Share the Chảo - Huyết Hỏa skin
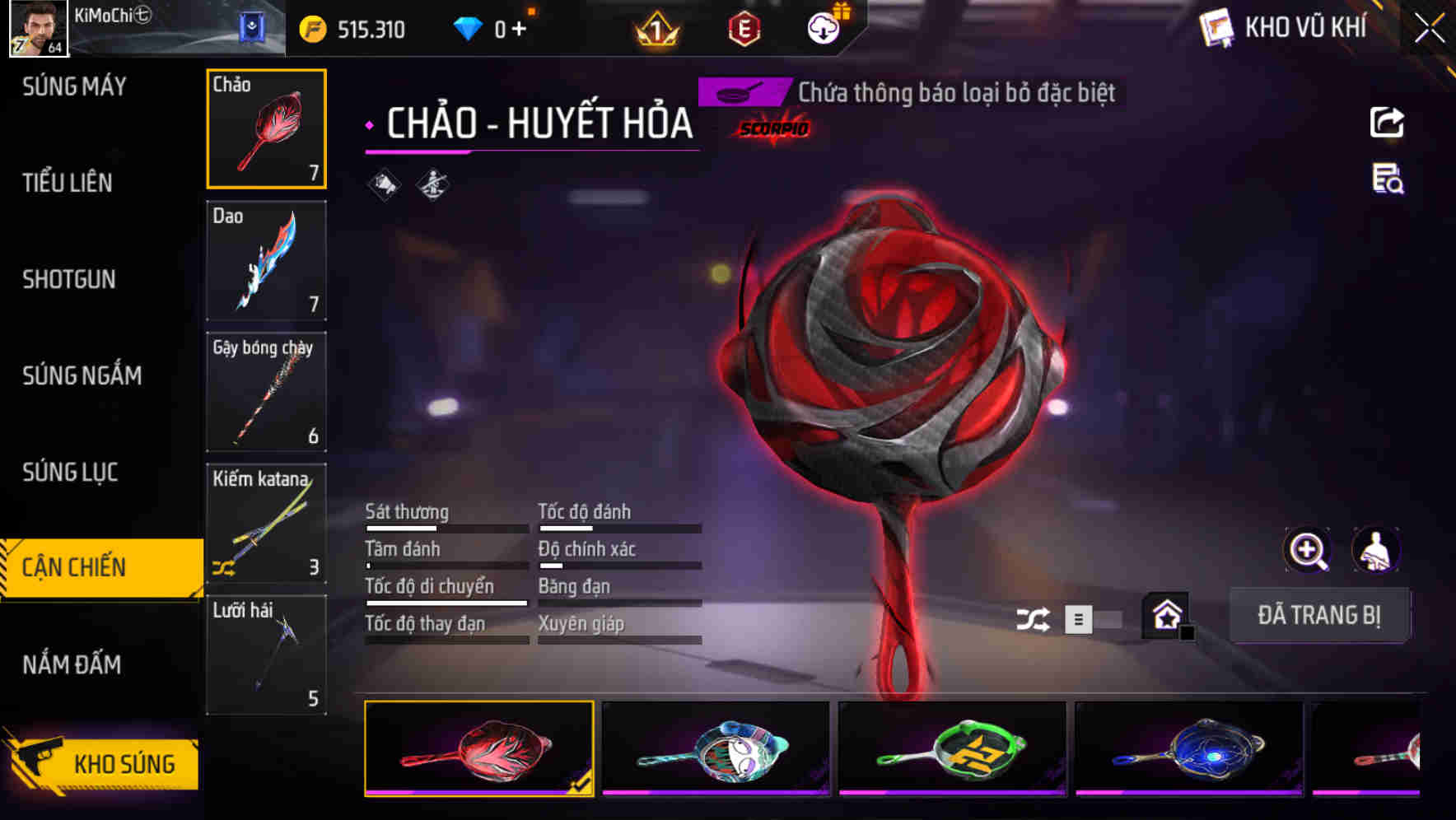Image resolution: width=1456 pixels, height=820 pixels. tap(1387, 122)
